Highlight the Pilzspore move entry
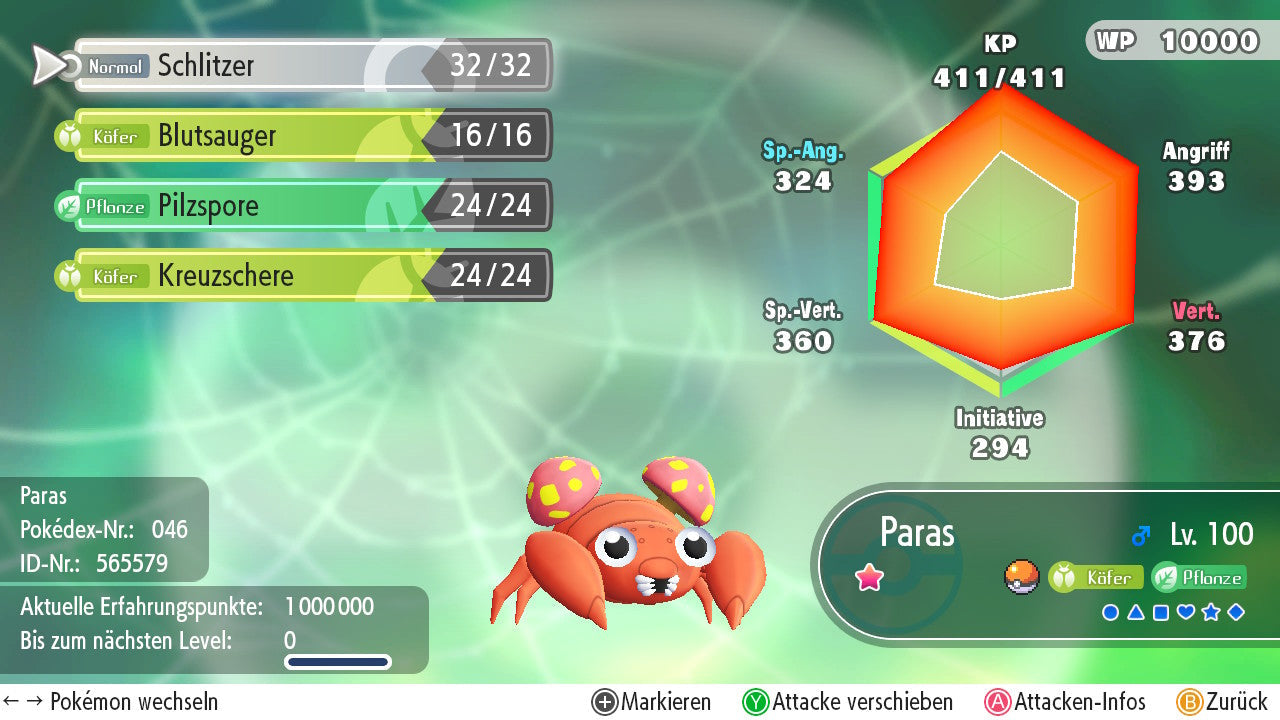This screenshot has width=1280, height=720. point(310,206)
